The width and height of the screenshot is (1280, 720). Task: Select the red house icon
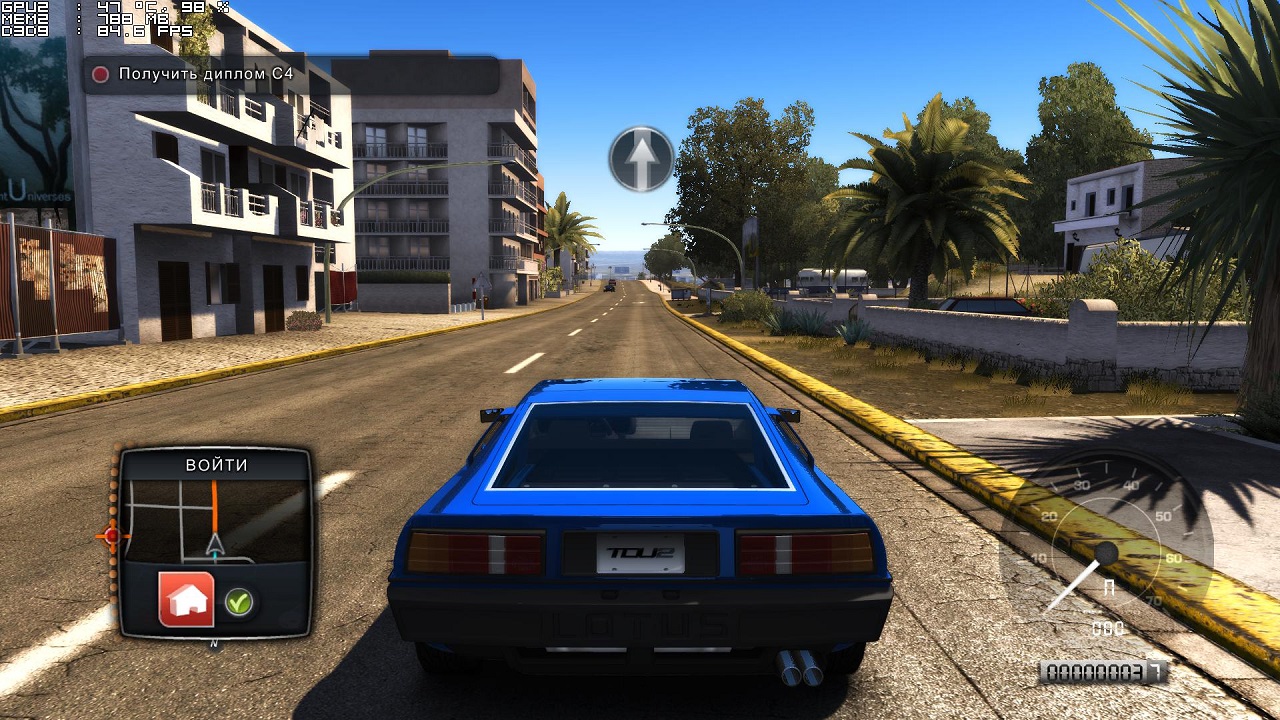186,600
